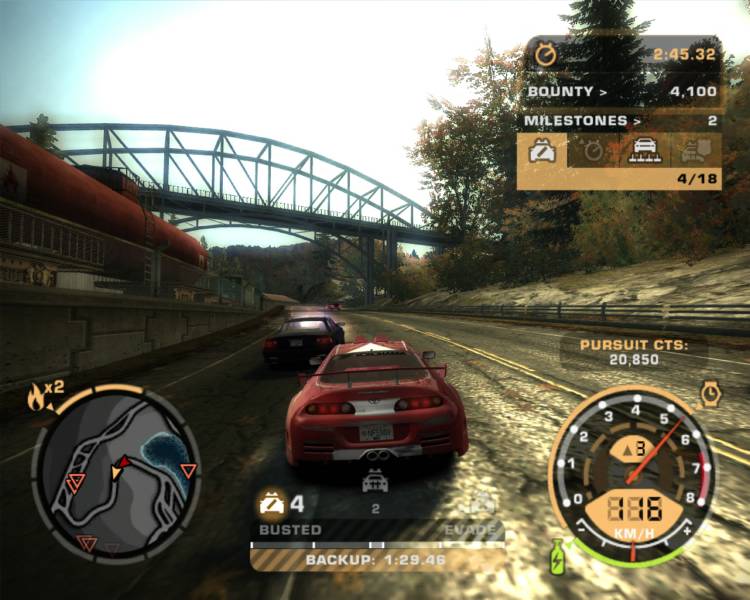
Task: Select the police car with shield milestone icon
Action: pyautogui.click(x=695, y=151)
